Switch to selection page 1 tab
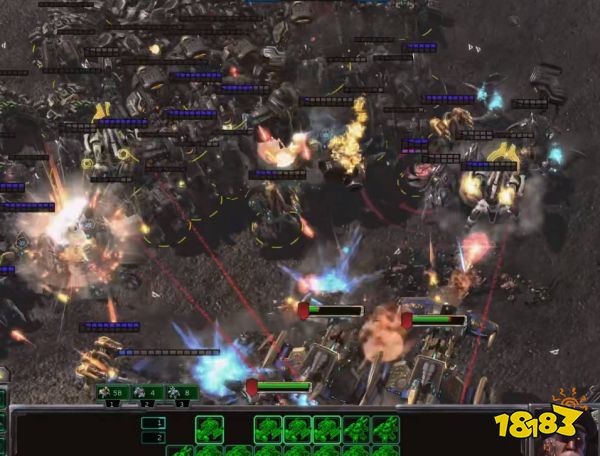This screenshot has height=456, width=600. 153,423
